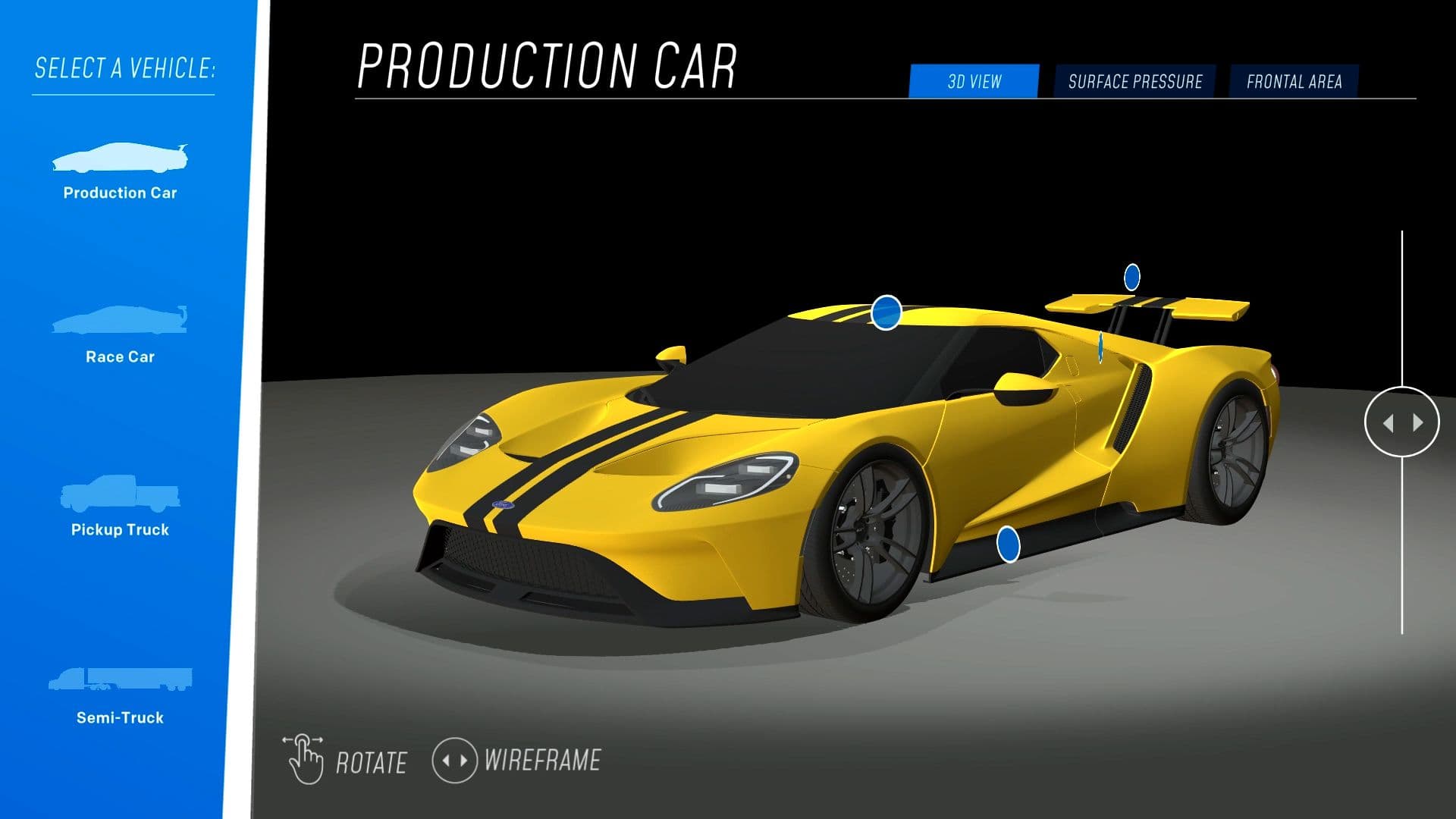Select the Semi-Truck vehicle
Screen dimensions: 1456x819
(x=120, y=693)
